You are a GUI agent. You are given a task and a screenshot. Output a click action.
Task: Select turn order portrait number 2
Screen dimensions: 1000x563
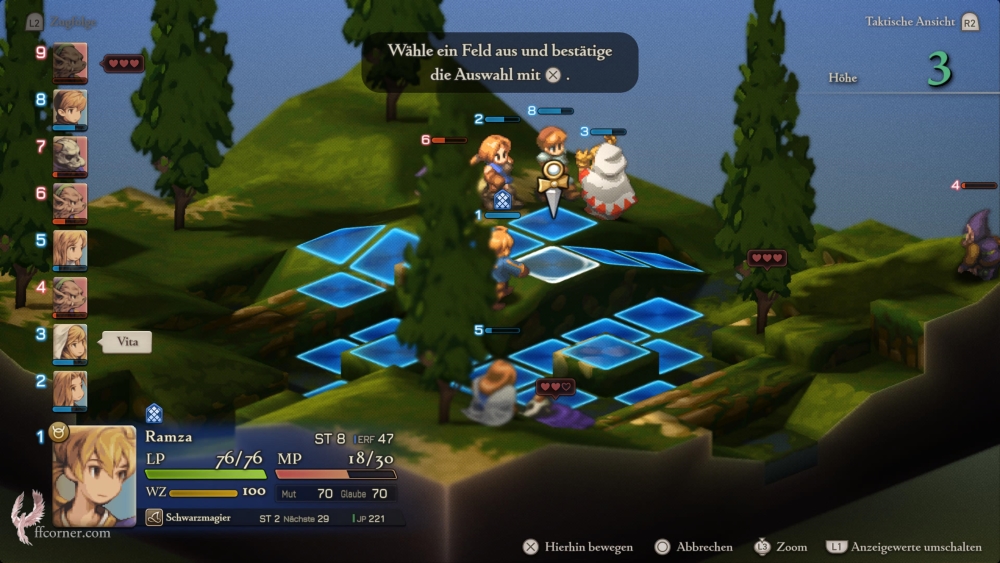[x=70, y=390]
